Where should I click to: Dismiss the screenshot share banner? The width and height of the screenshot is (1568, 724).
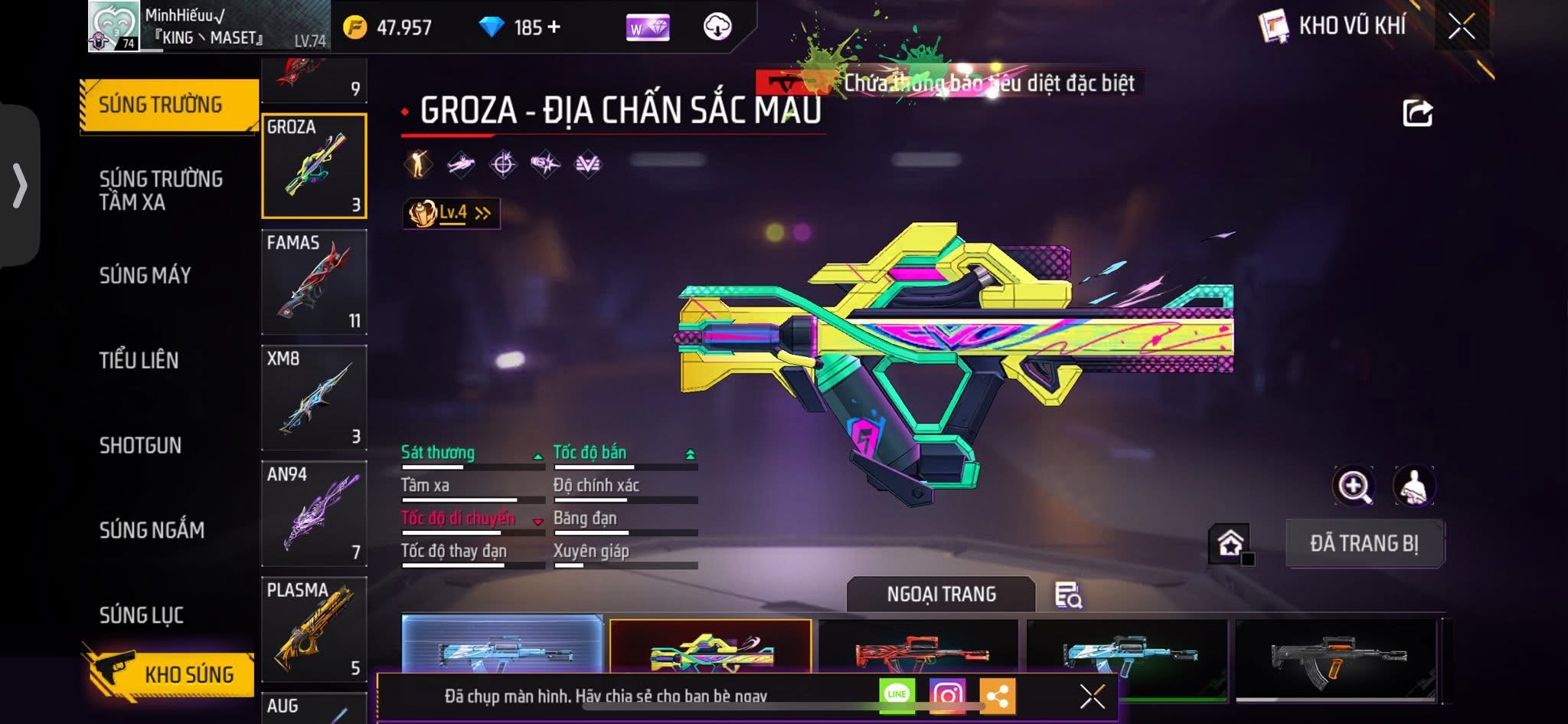pos(1092,696)
